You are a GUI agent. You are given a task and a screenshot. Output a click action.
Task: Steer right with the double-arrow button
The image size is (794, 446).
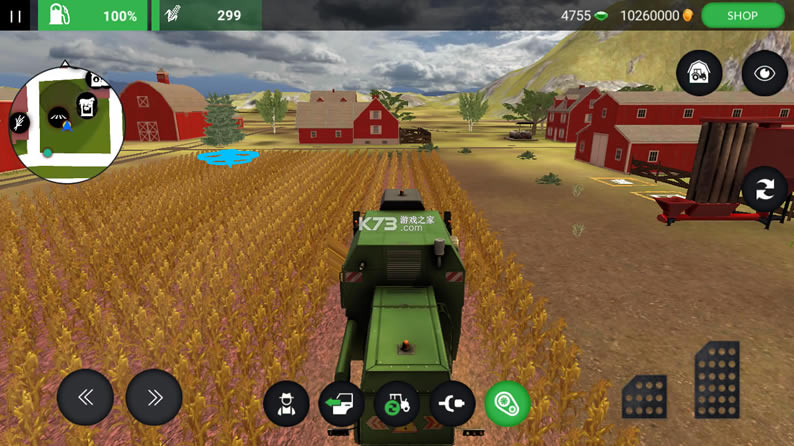pos(154,397)
